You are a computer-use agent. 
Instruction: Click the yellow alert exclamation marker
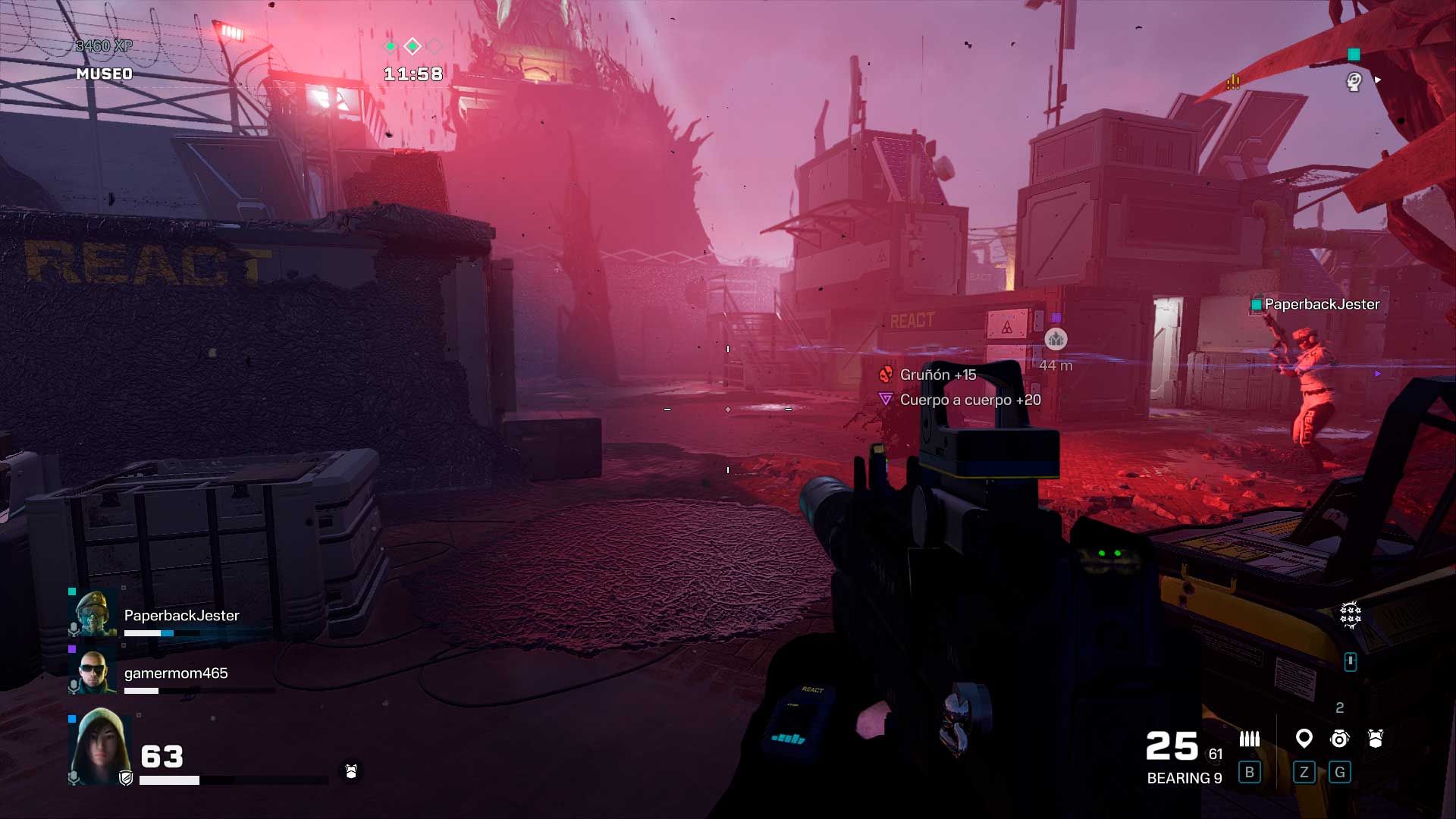tap(1234, 81)
